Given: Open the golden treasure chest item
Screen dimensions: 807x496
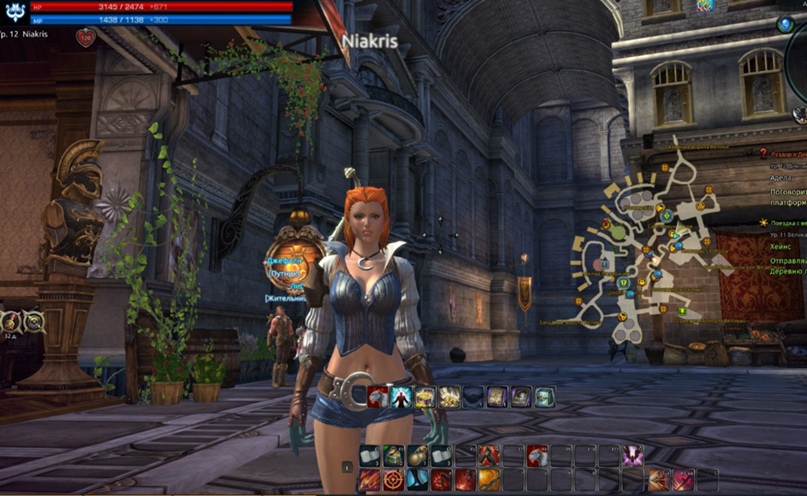Looking at the screenshot, I should [425, 397].
